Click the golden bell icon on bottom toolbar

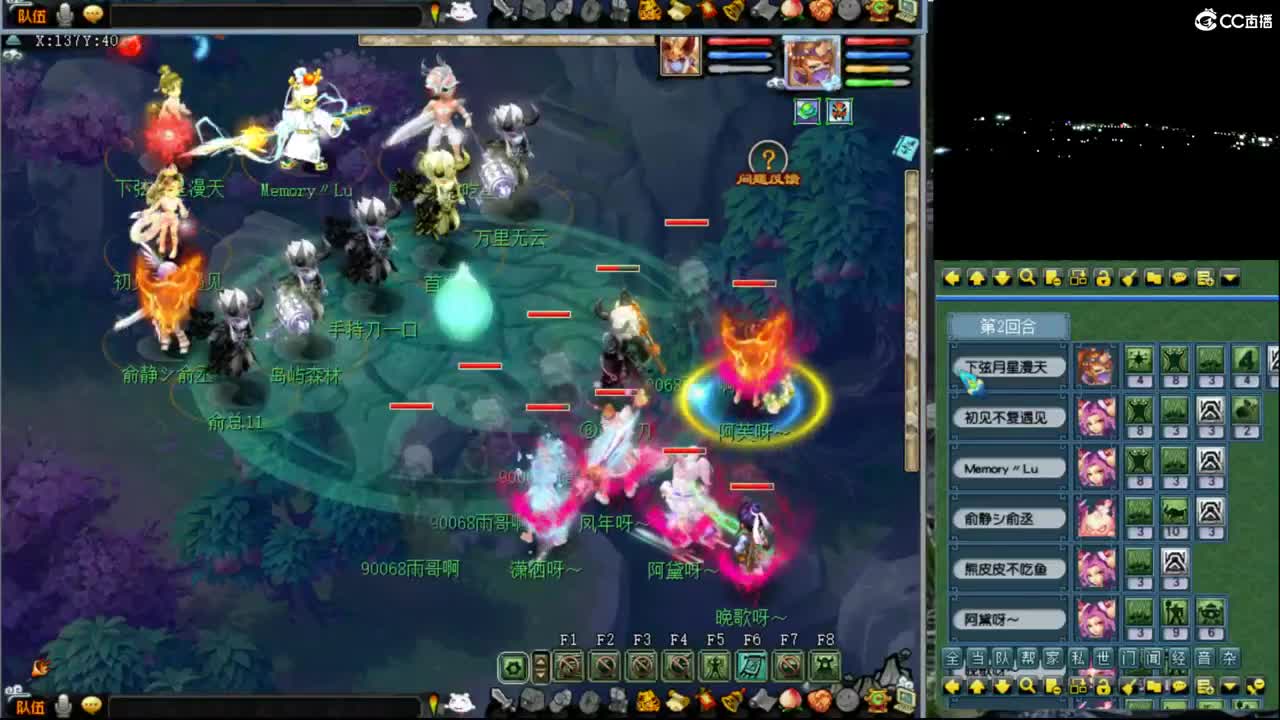(733, 702)
